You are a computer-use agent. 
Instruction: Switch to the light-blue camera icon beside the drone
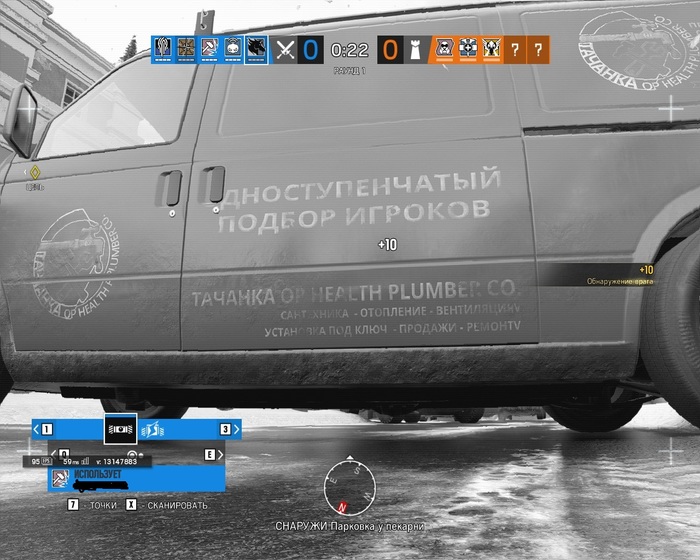tap(153, 429)
